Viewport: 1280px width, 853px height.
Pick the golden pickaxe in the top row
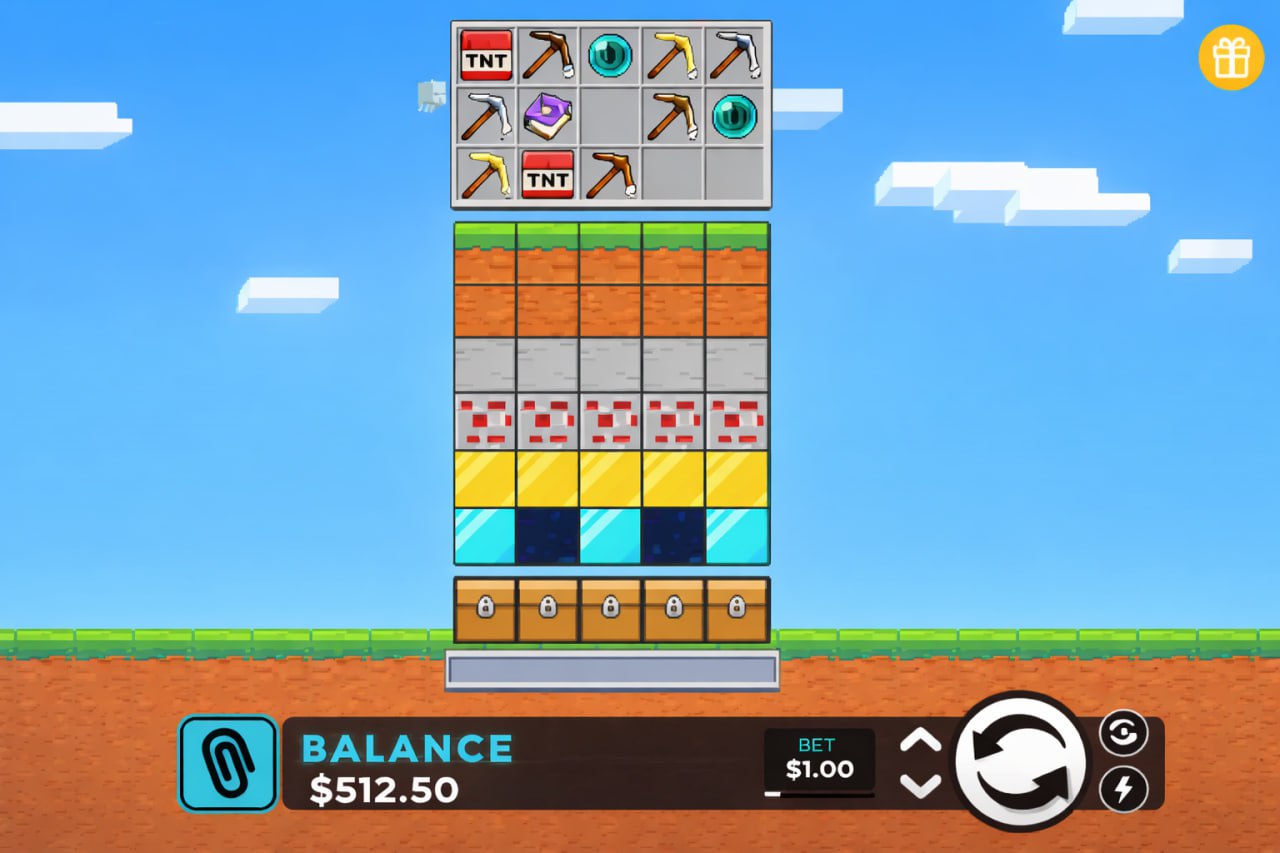(672, 57)
